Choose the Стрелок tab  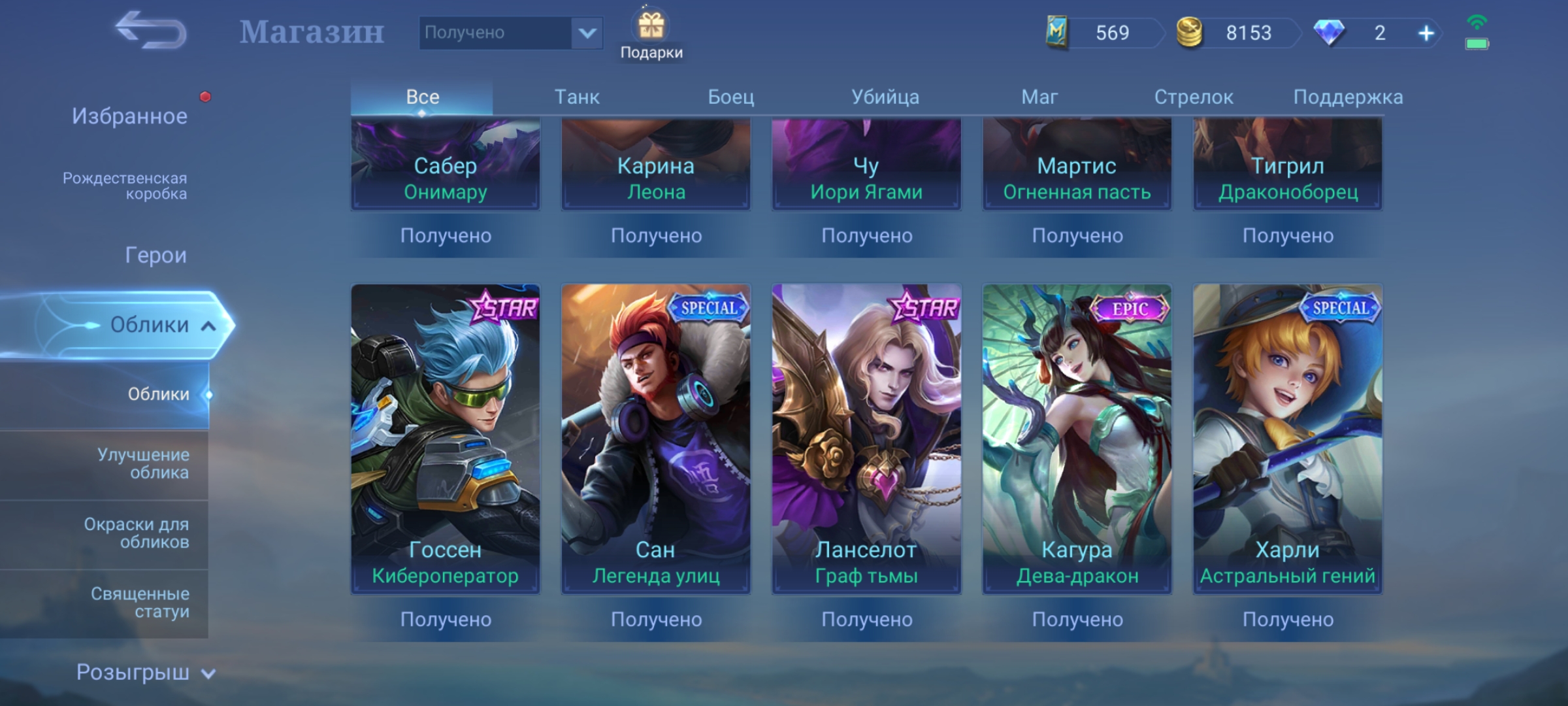[1193, 97]
